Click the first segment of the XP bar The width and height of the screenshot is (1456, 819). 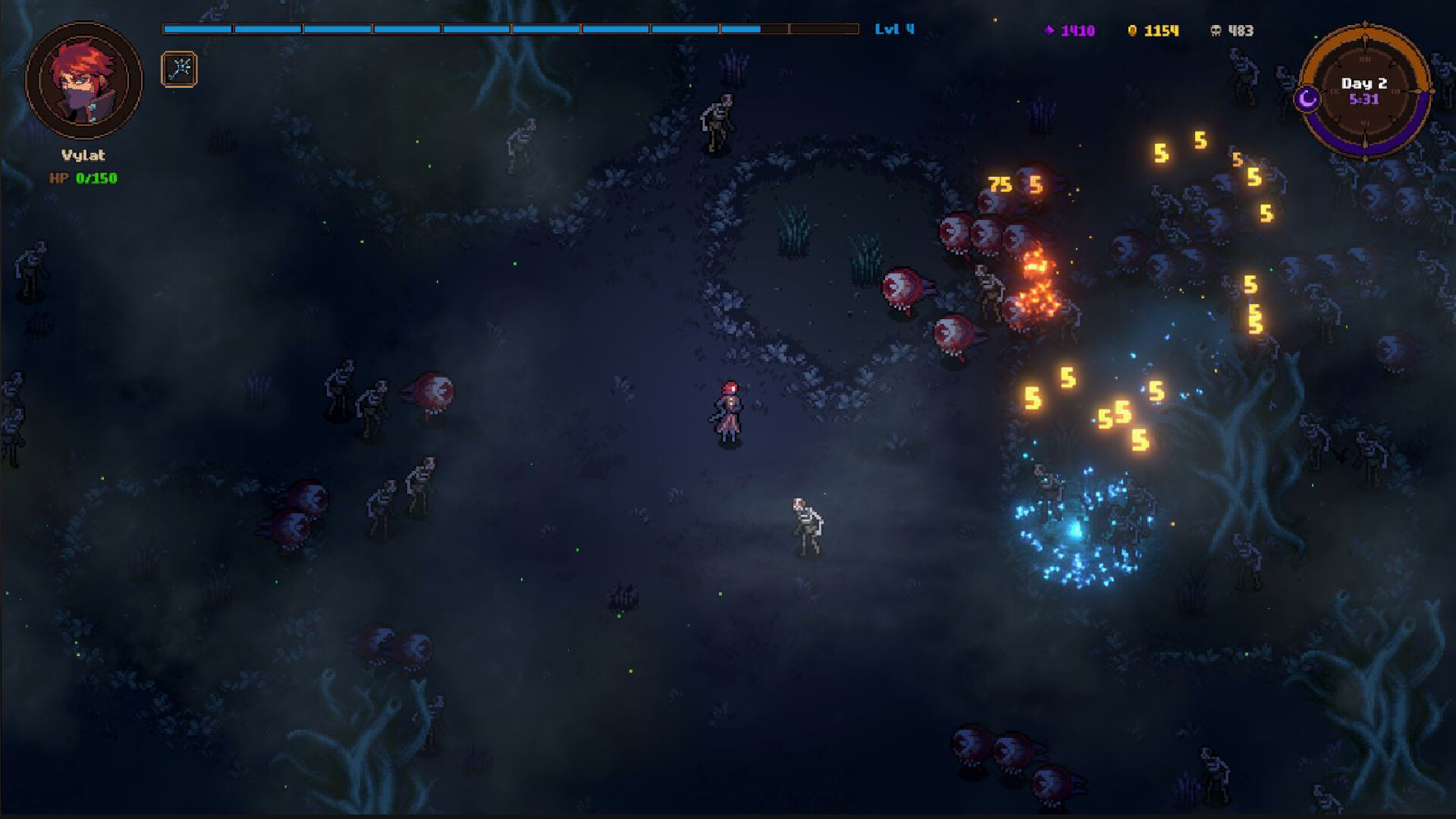(197, 29)
